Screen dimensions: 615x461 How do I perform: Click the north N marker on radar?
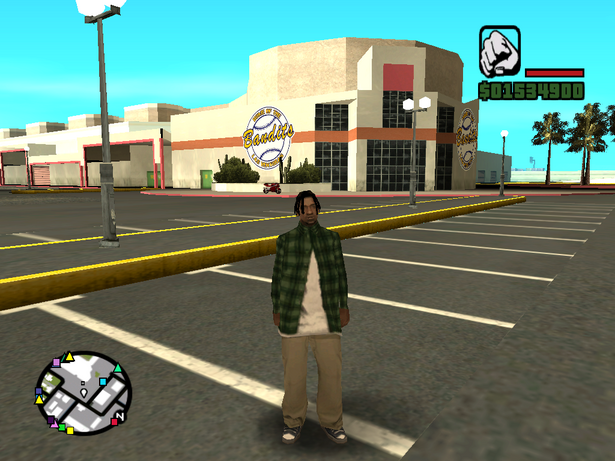coord(120,415)
